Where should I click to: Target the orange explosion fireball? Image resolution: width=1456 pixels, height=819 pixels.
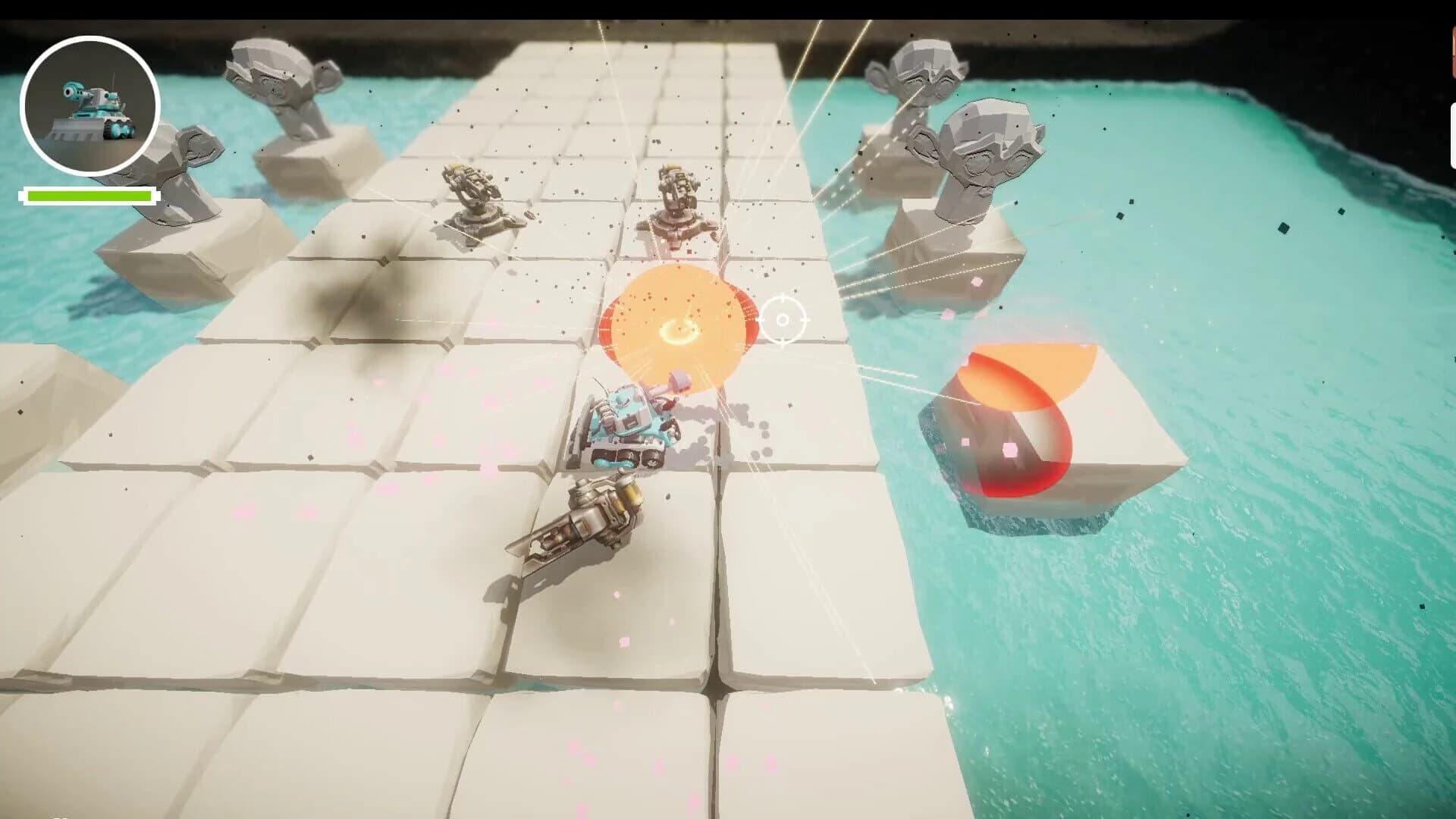click(679, 326)
